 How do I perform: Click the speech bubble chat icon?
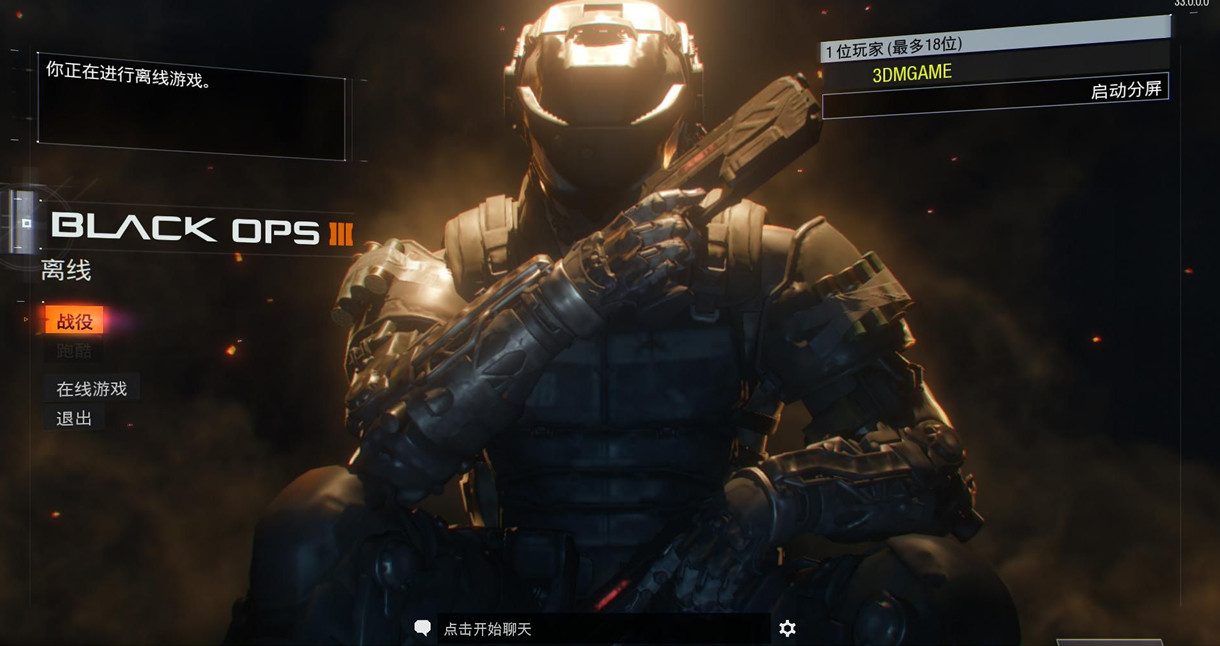(x=423, y=628)
